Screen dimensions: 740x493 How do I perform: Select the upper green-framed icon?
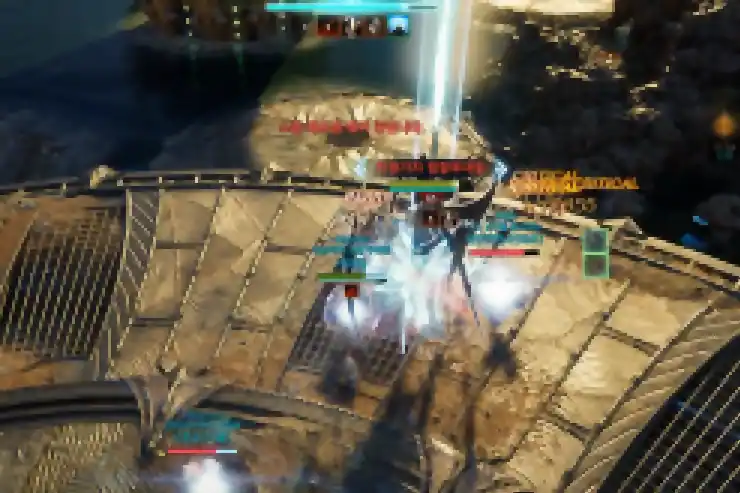(596, 240)
